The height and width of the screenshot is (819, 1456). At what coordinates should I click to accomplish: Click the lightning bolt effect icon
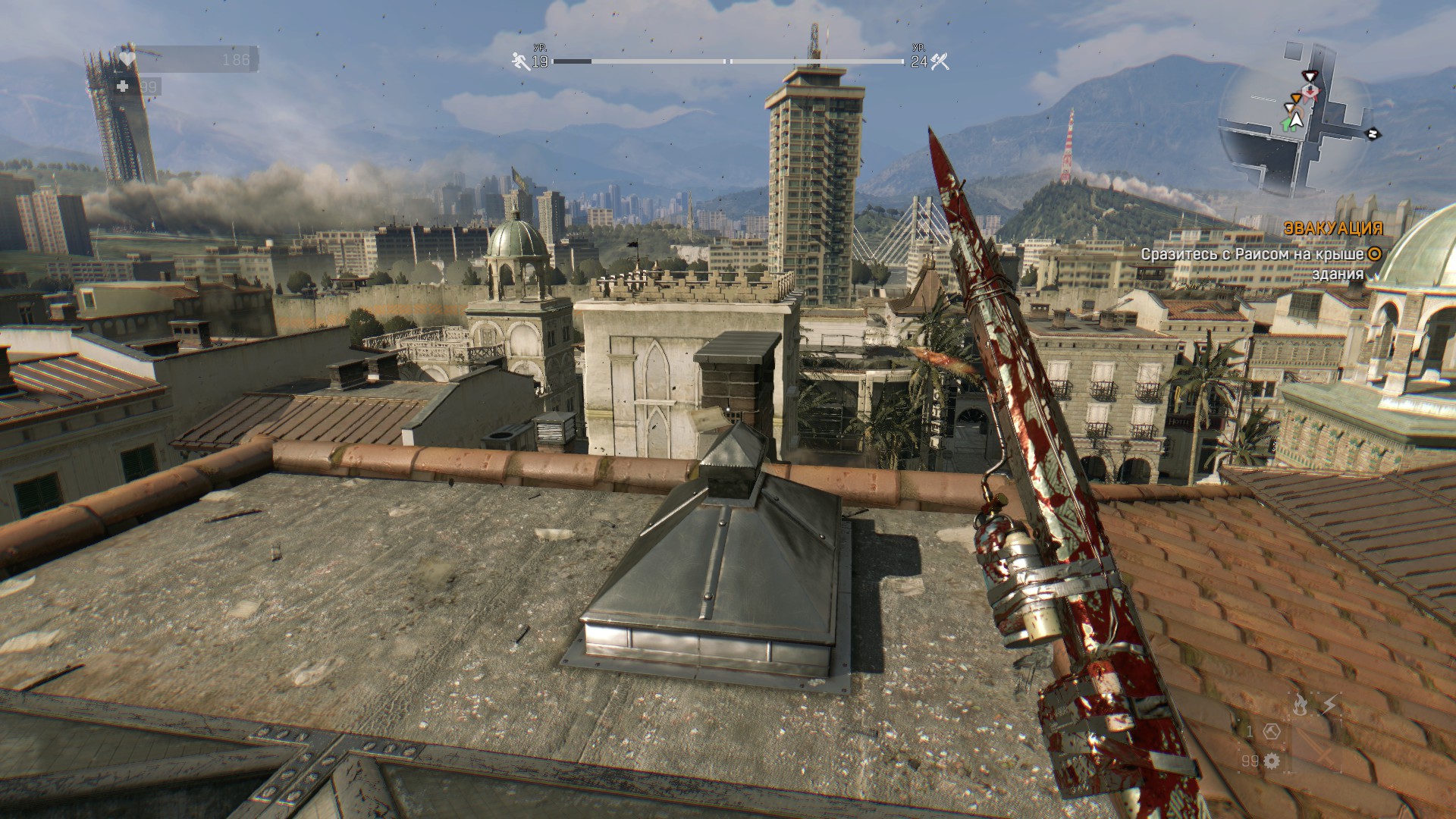point(1329,705)
